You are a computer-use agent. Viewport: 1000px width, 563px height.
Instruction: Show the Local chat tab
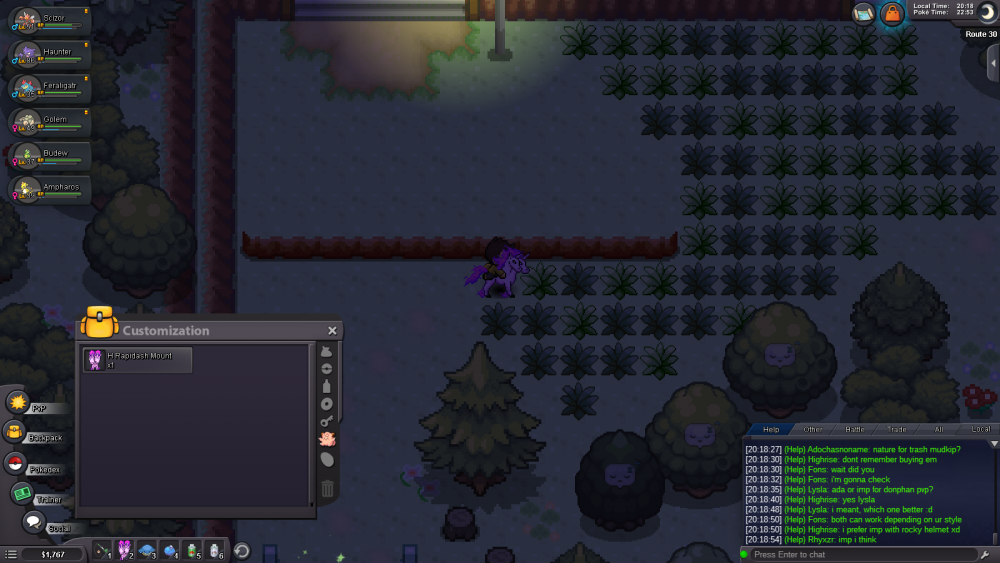pyautogui.click(x=979, y=429)
